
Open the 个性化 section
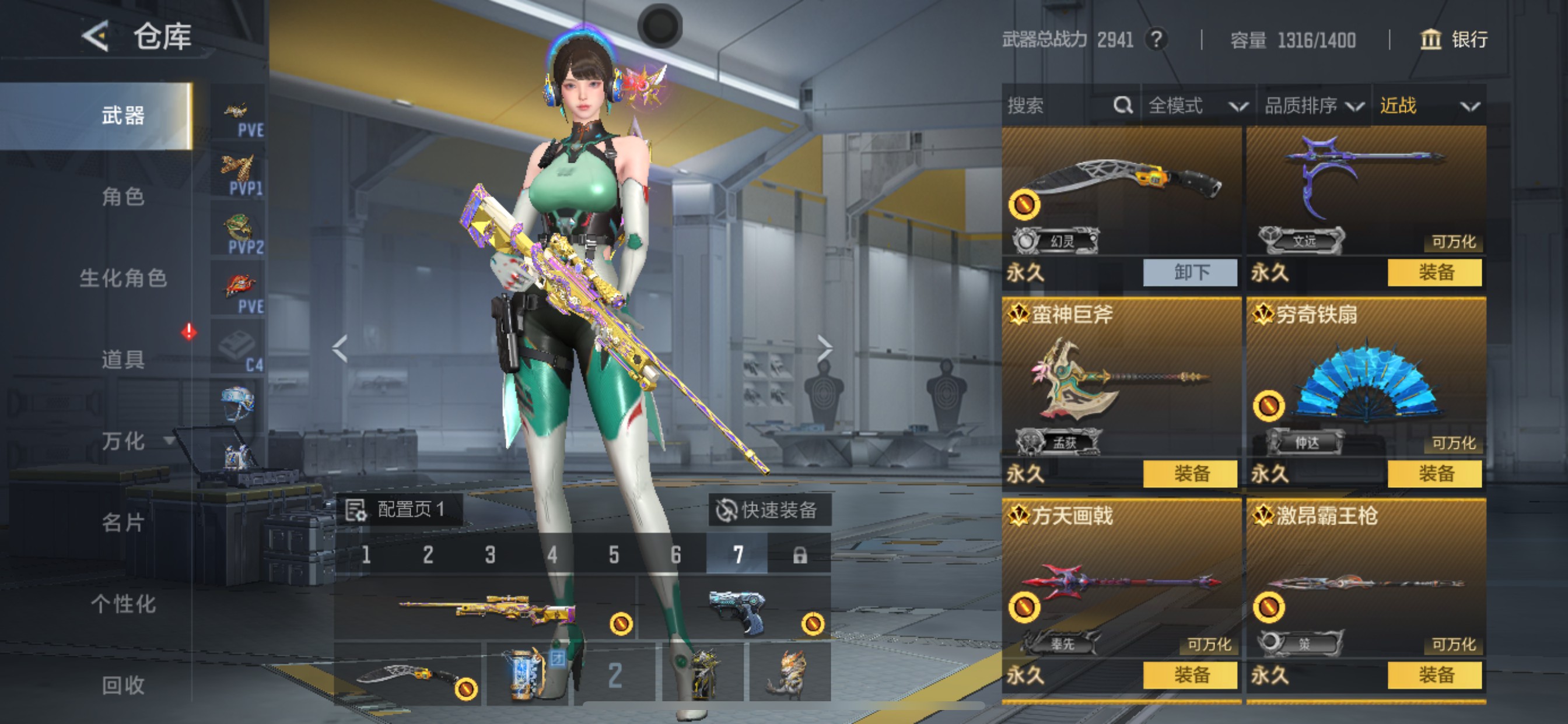[x=123, y=604]
